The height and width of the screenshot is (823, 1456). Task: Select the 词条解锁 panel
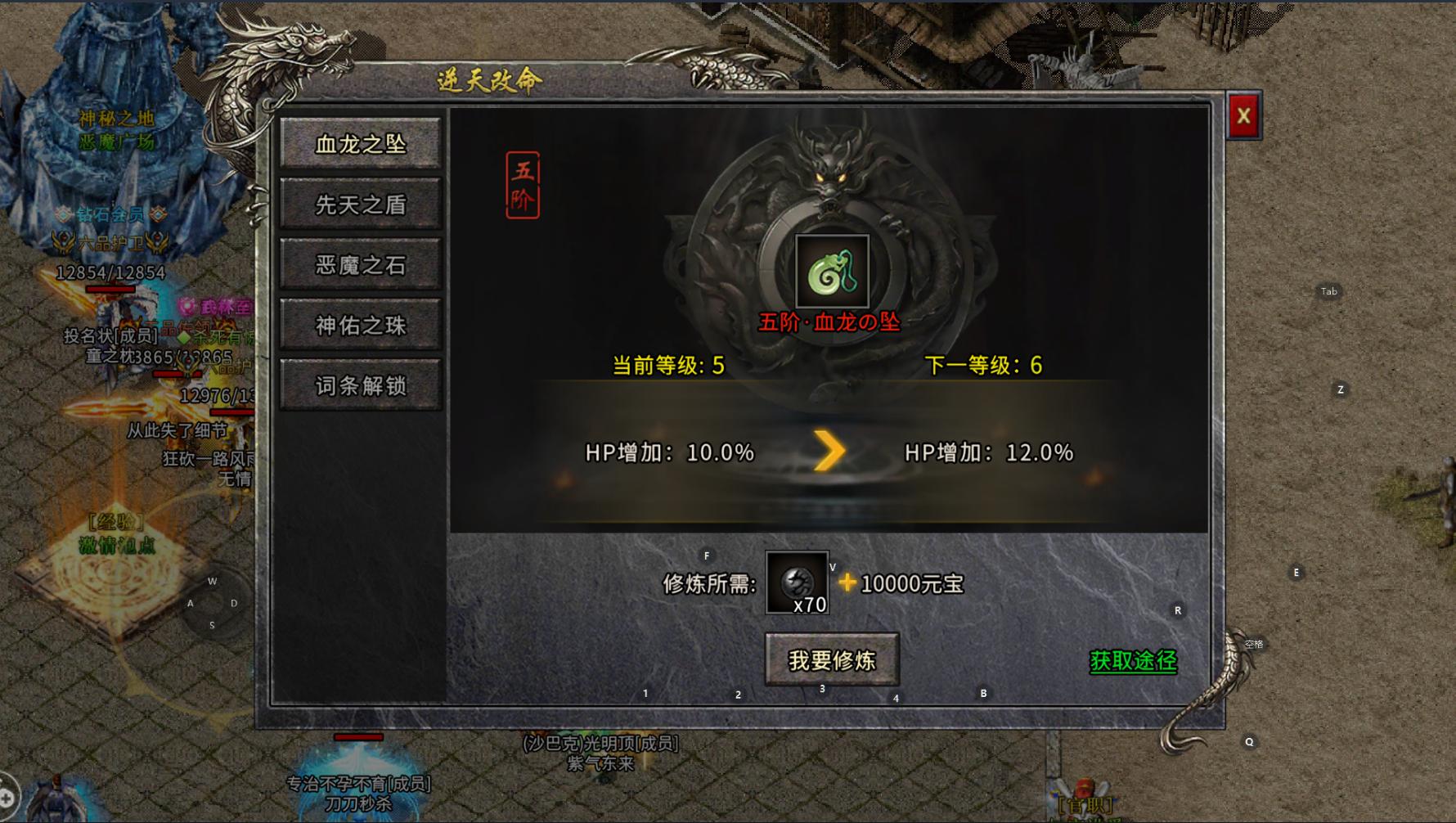pos(360,386)
